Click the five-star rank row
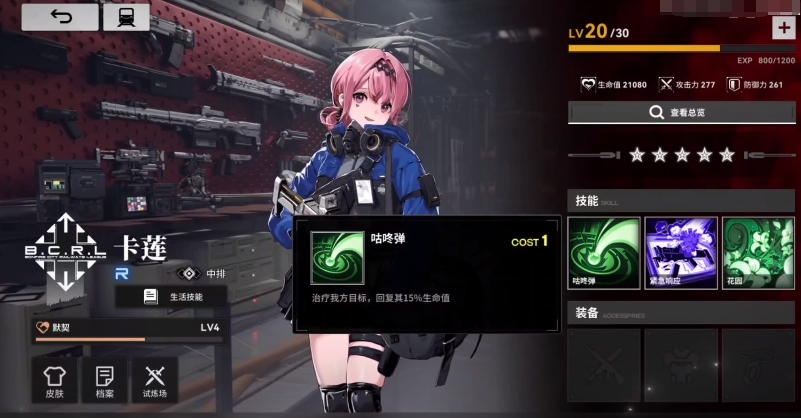 pyautogui.click(x=682, y=155)
